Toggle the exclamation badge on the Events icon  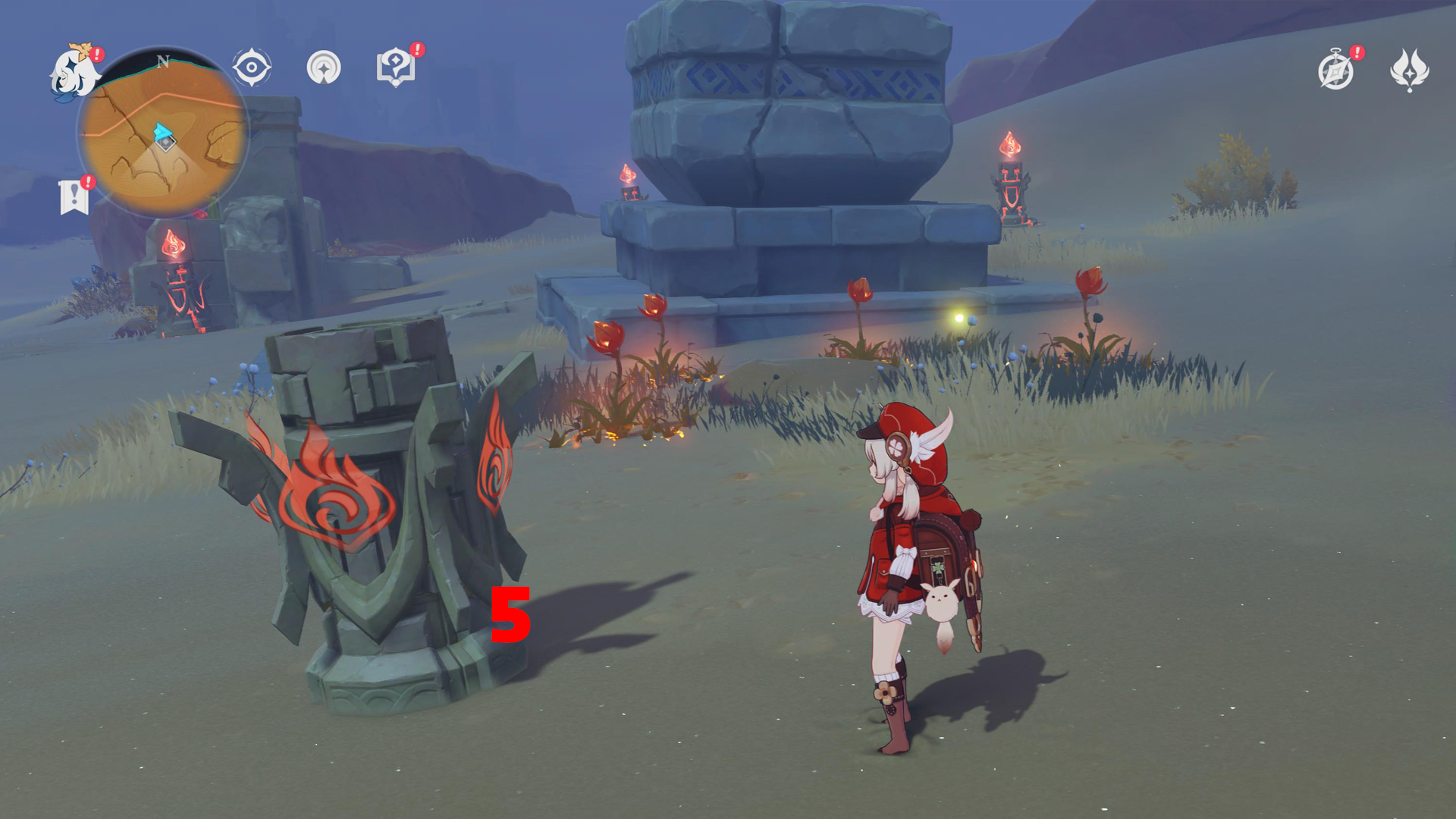point(1356,53)
